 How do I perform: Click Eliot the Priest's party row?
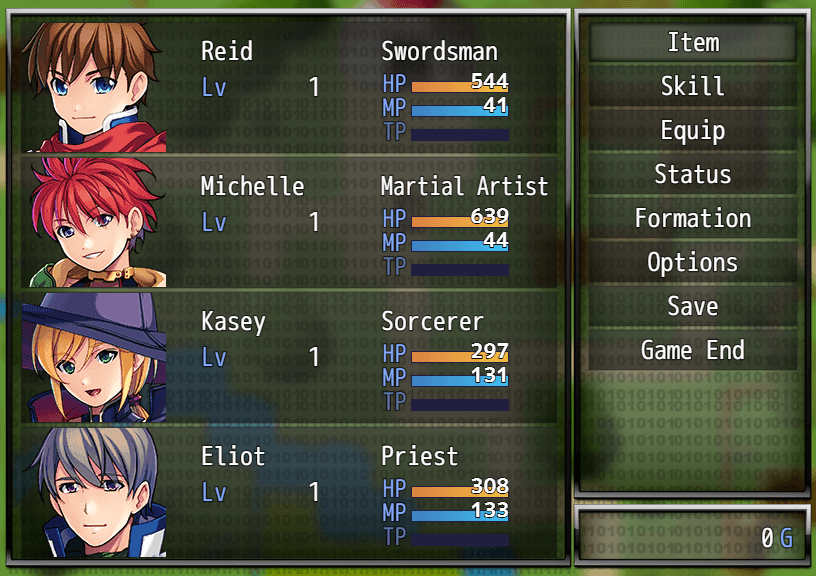[x=290, y=491]
